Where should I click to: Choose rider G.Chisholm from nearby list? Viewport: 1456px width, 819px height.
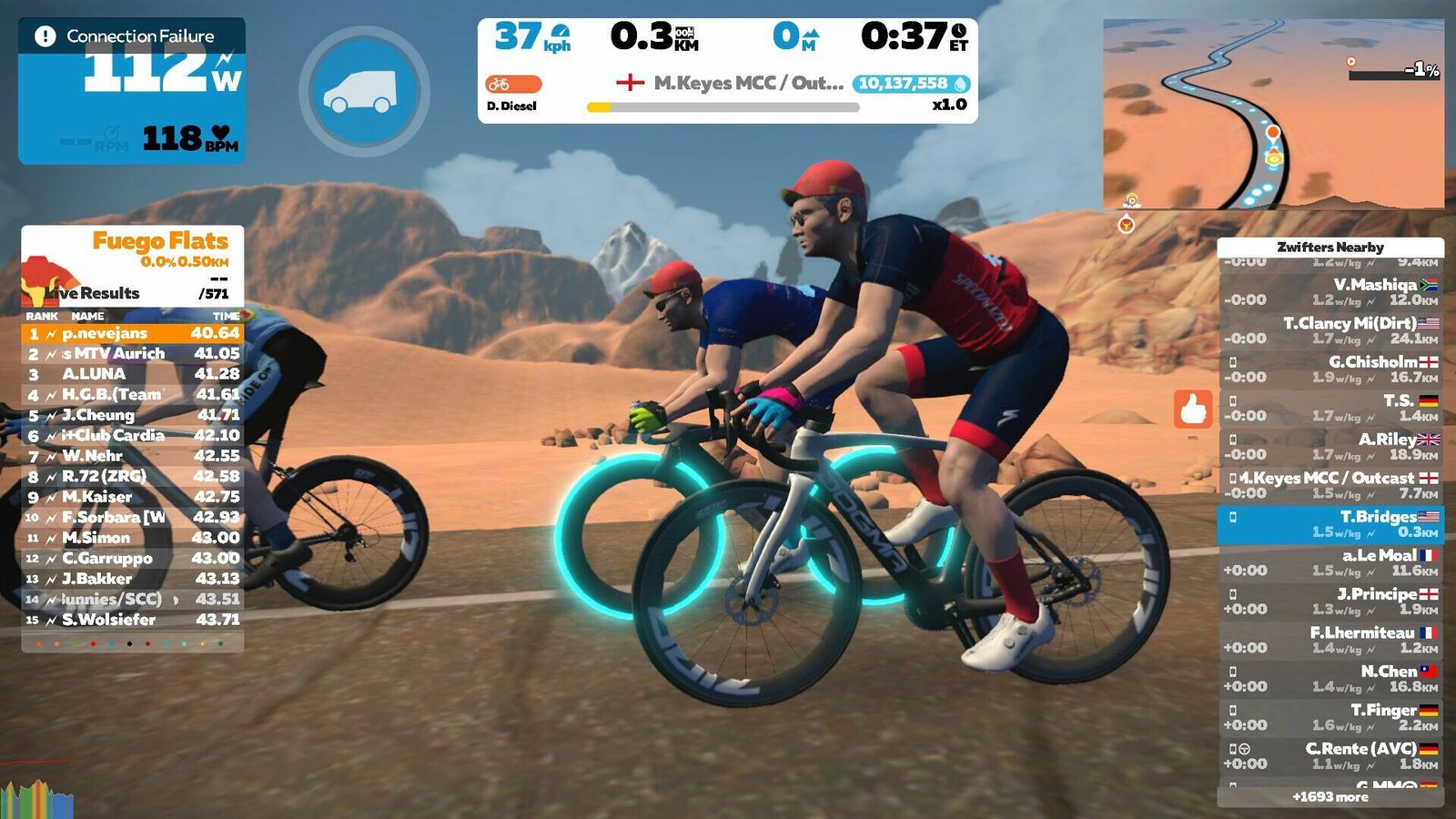(x=1330, y=369)
